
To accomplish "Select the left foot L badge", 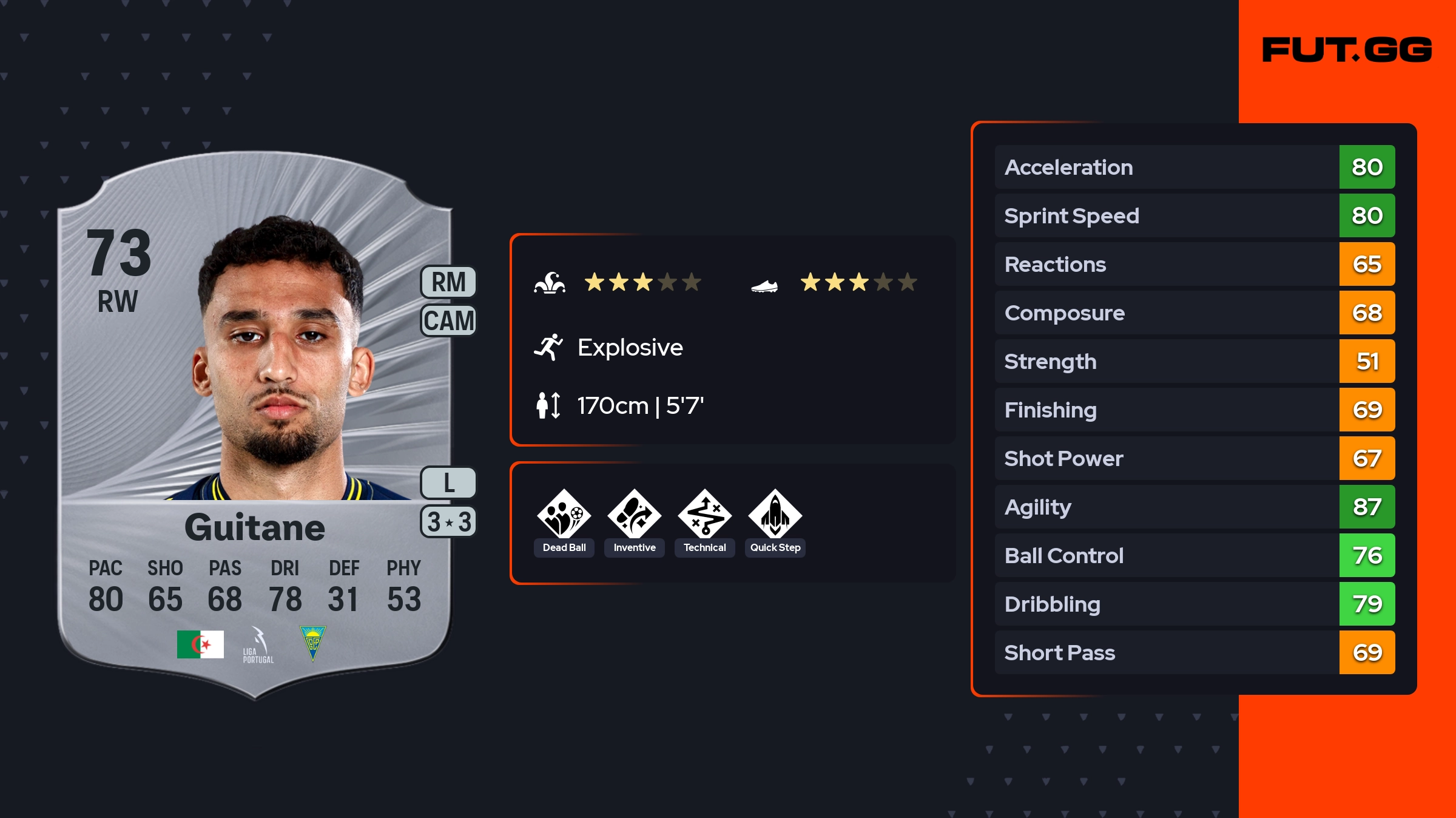I will click(448, 483).
